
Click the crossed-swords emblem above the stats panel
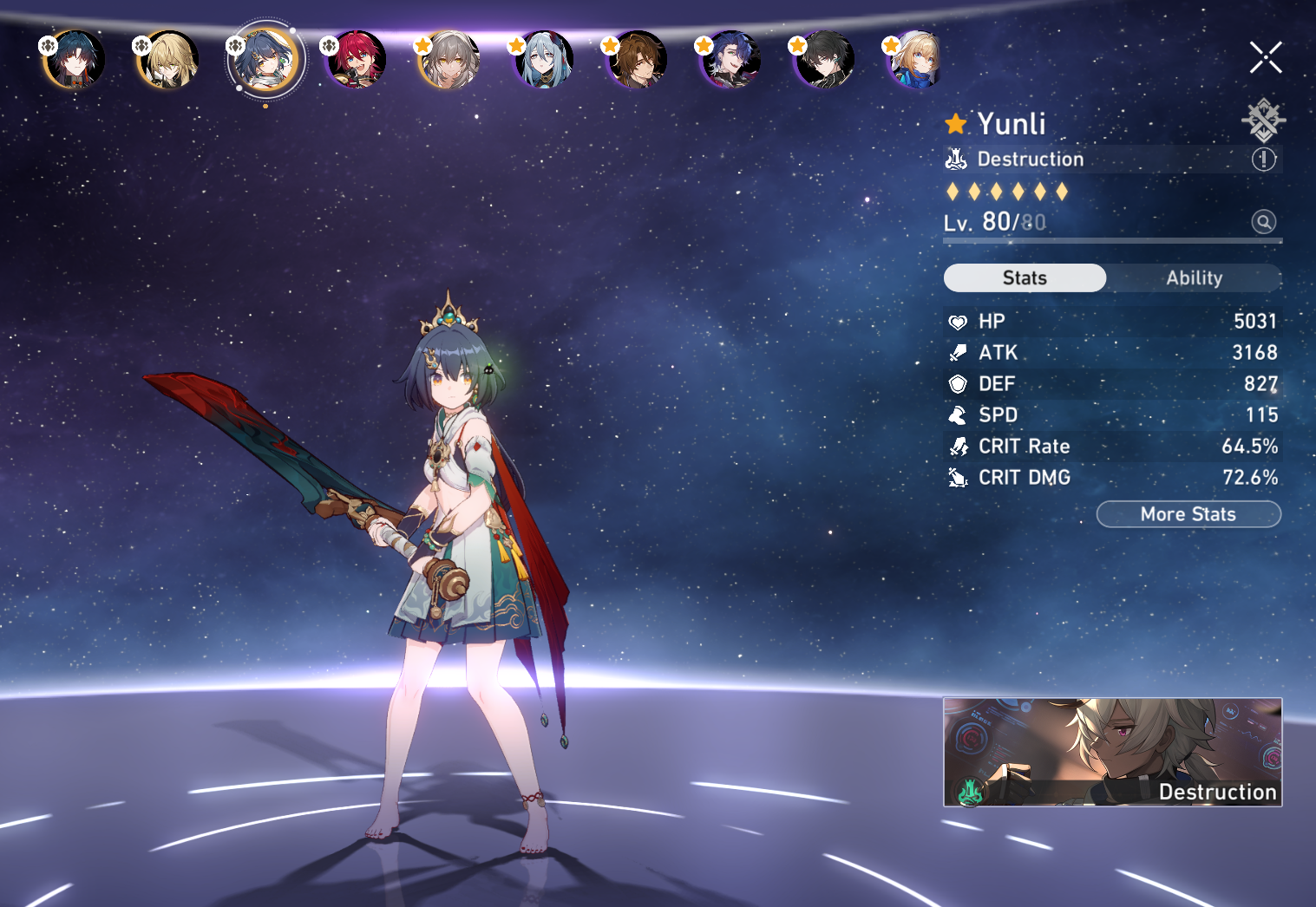[x=1263, y=120]
